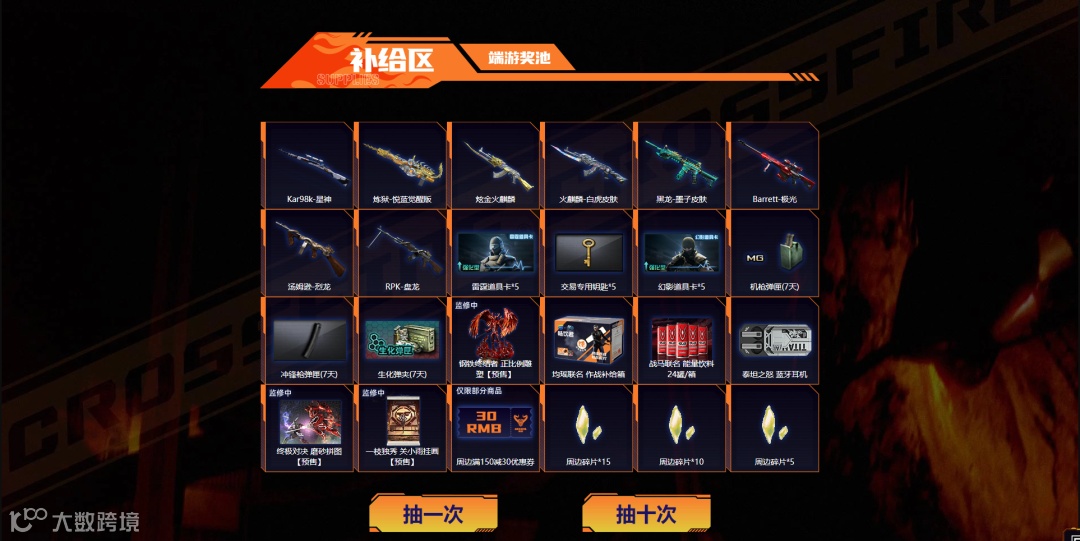Viewport: 1080px width, 541px height.
Task: Choose the 炼狱-悦蓝觉醒版 golden gatling reward
Action: pyautogui.click(x=401, y=165)
